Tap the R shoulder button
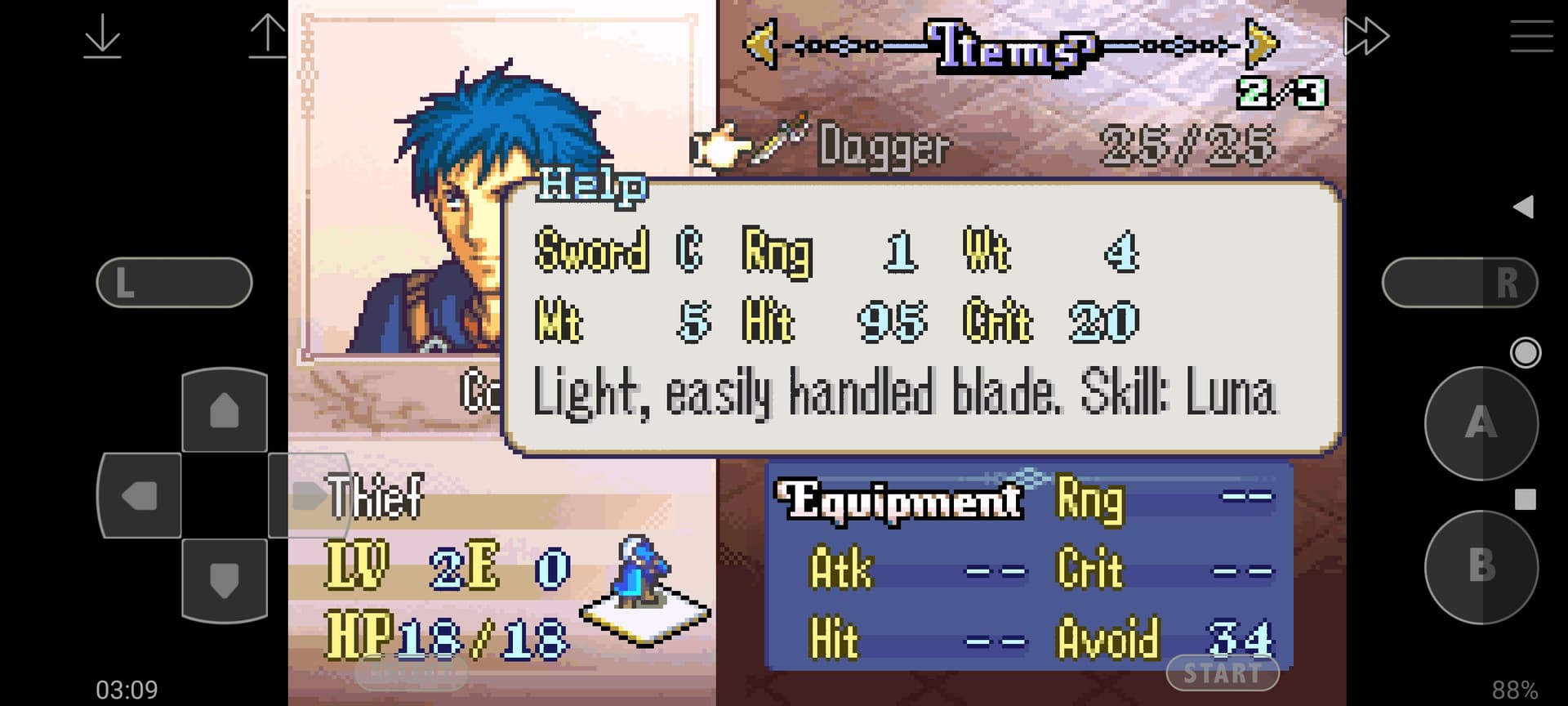This screenshot has width=1568, height=706. click(x=1459, y=283)
